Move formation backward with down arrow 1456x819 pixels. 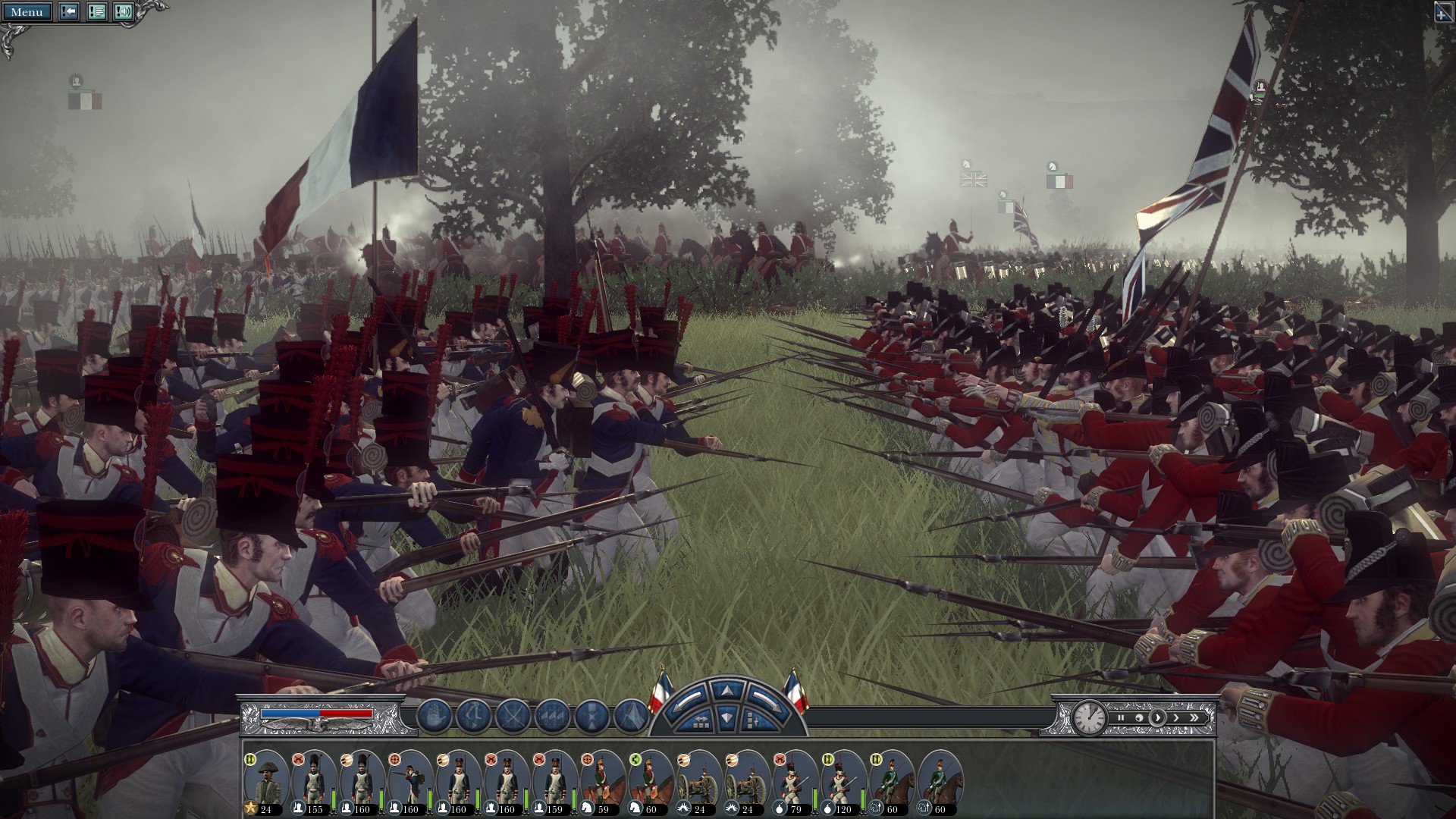click(x=726, y=717)
